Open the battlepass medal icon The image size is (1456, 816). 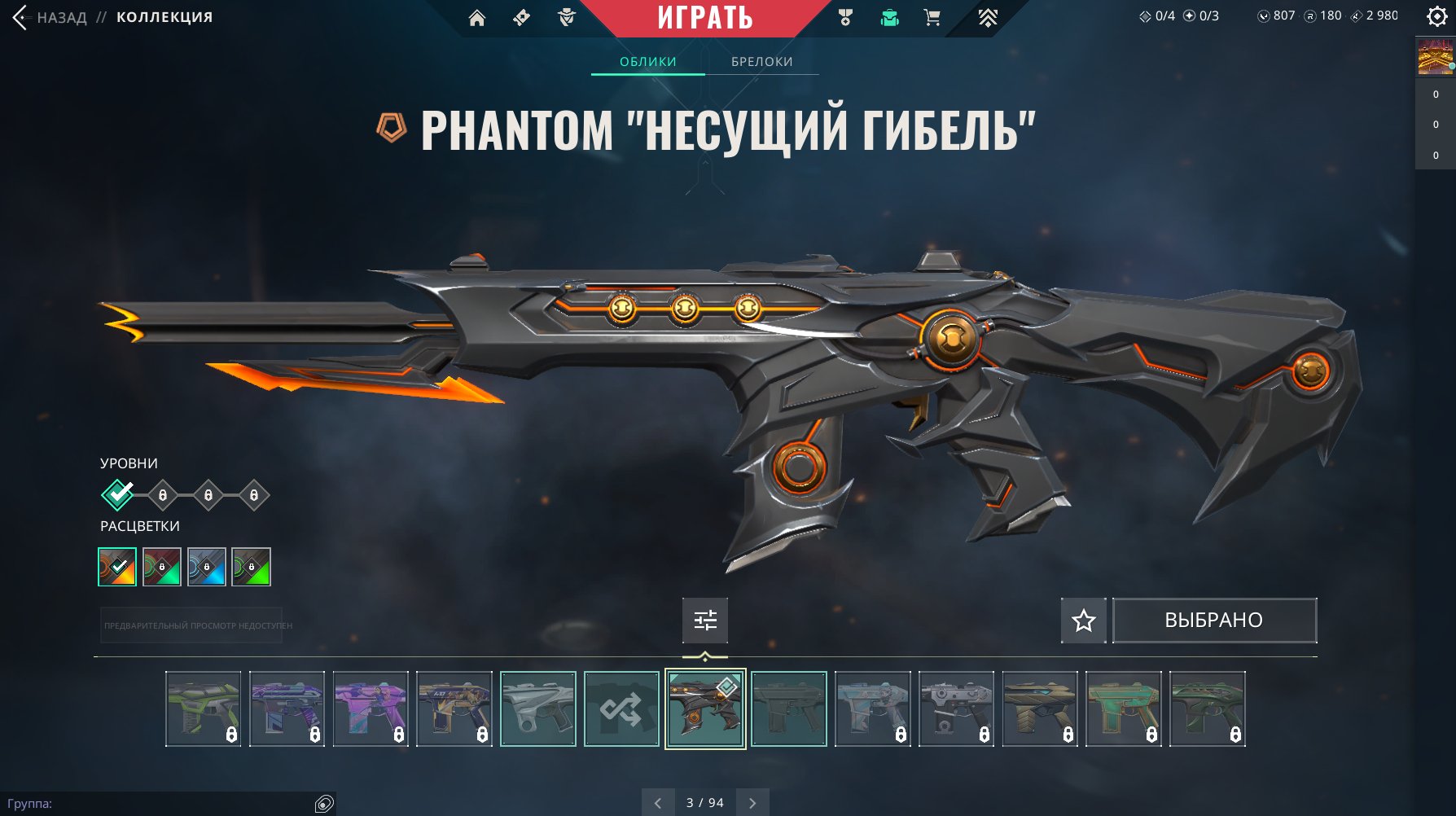[844, 17]
